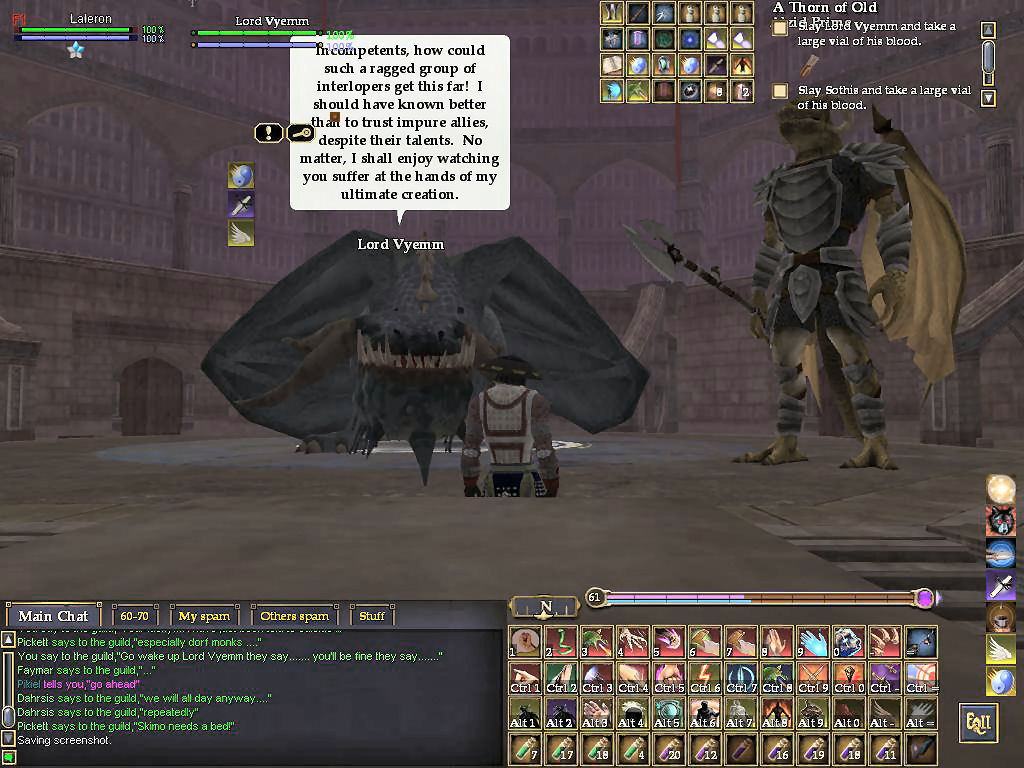Use the flaming figure ability on Alt 8

[777, 714]
